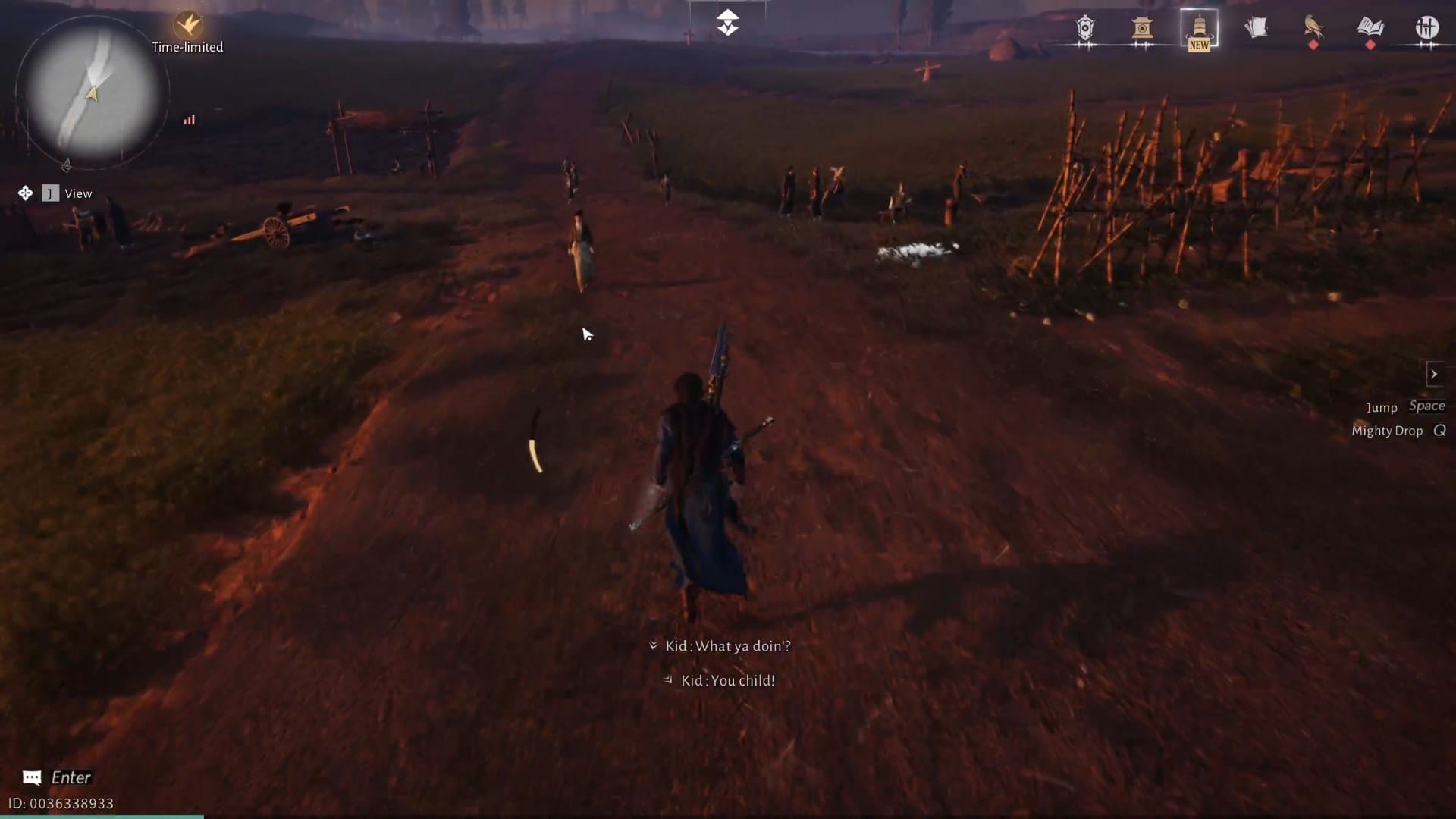Click the chat bubble icon next to Enter
The height and width of the screenshot is (819, 1456).
pyautogui.click(x=32, y=777)
